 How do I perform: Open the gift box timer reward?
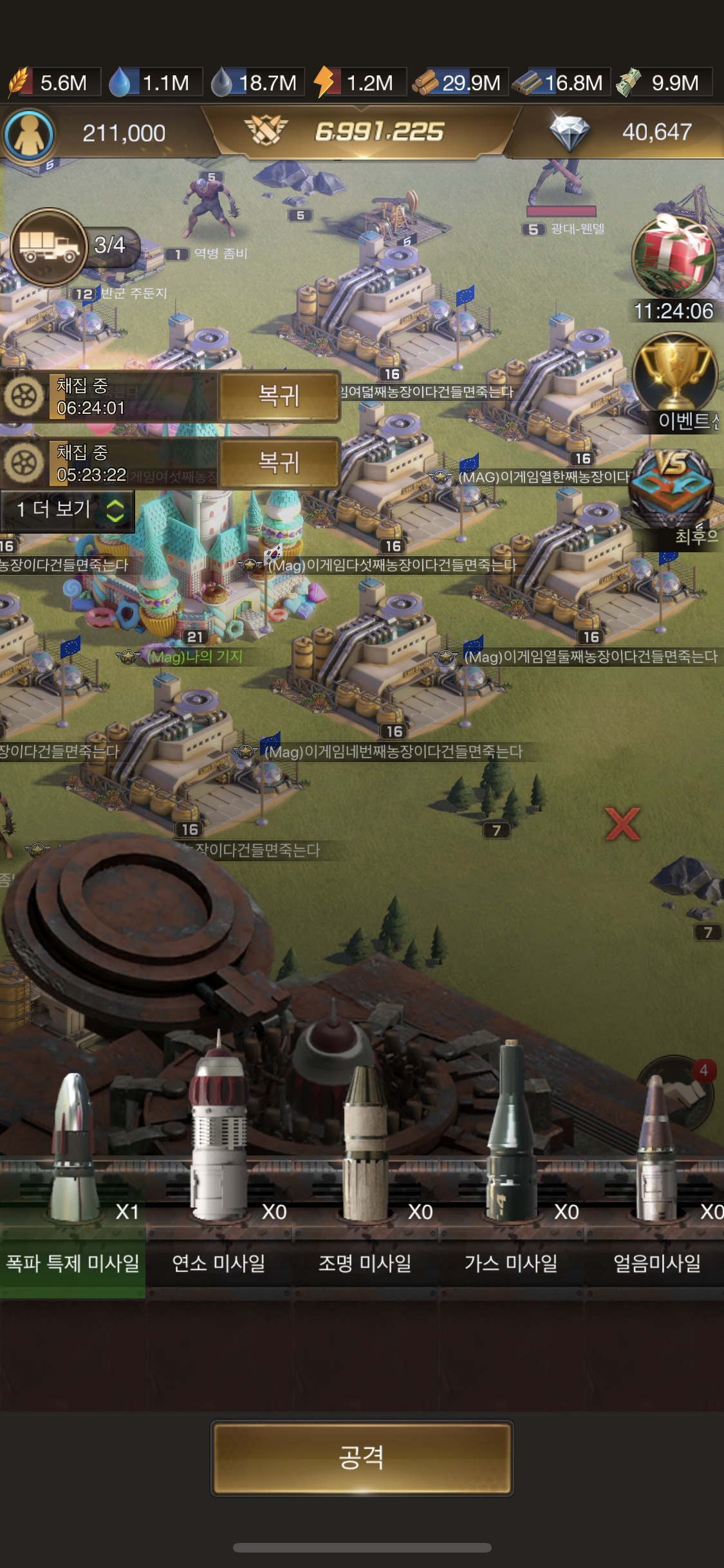[674, 257]
